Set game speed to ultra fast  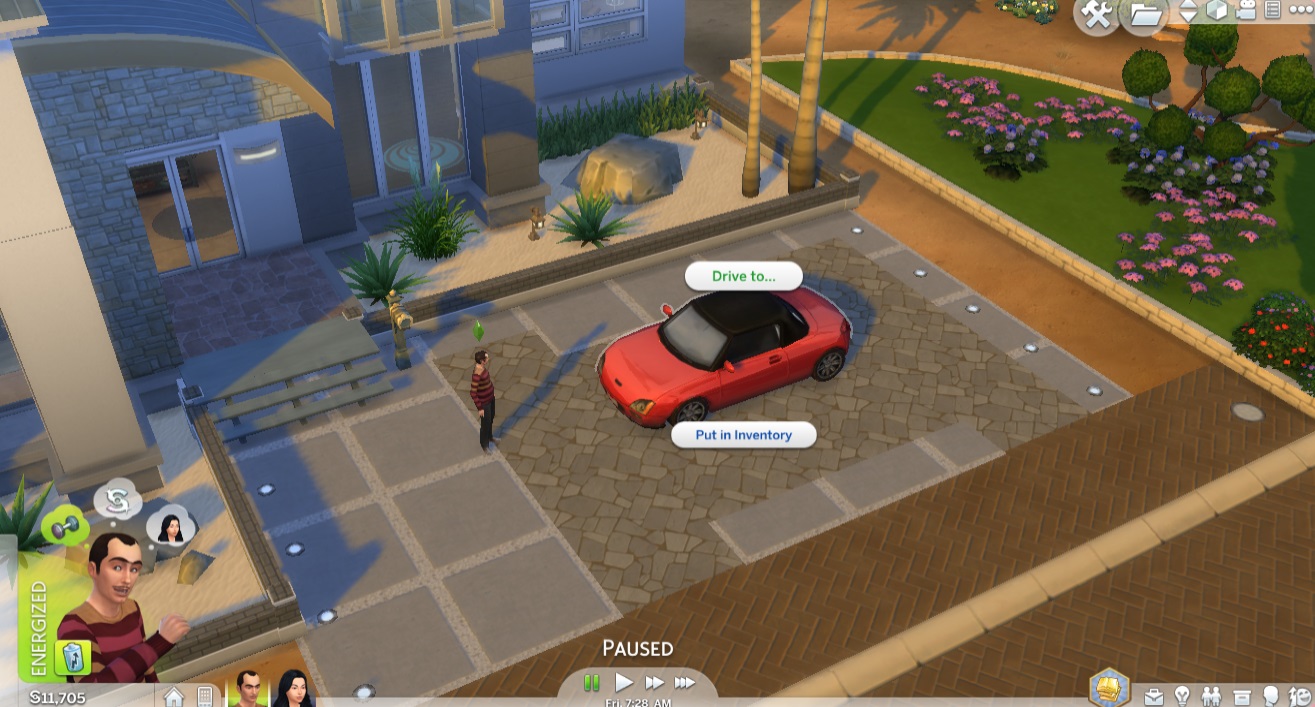[685, 682]
